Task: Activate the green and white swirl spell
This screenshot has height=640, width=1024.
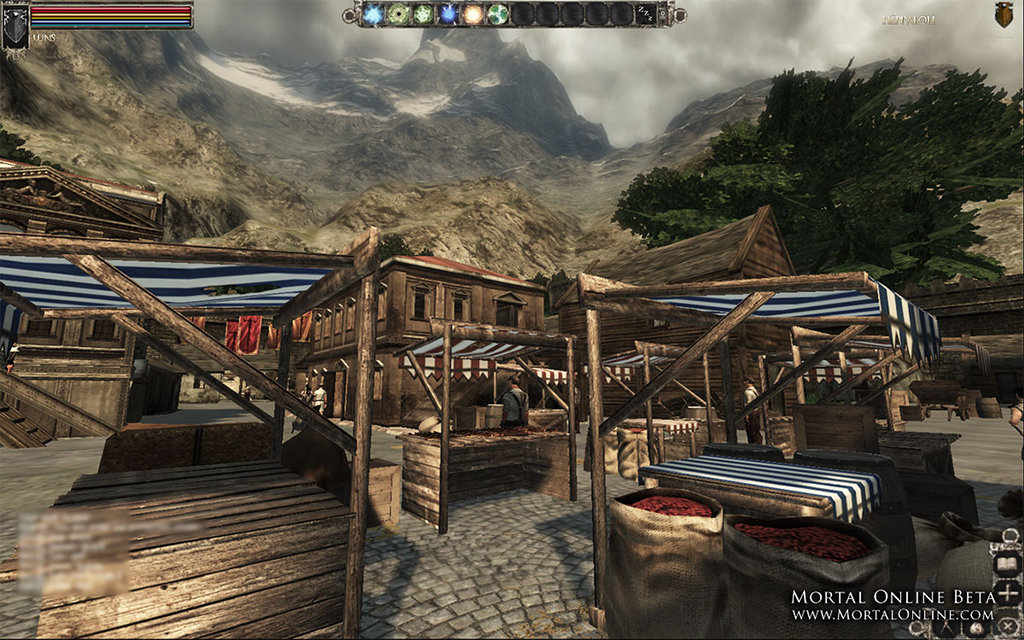Action: pos(497,14)
